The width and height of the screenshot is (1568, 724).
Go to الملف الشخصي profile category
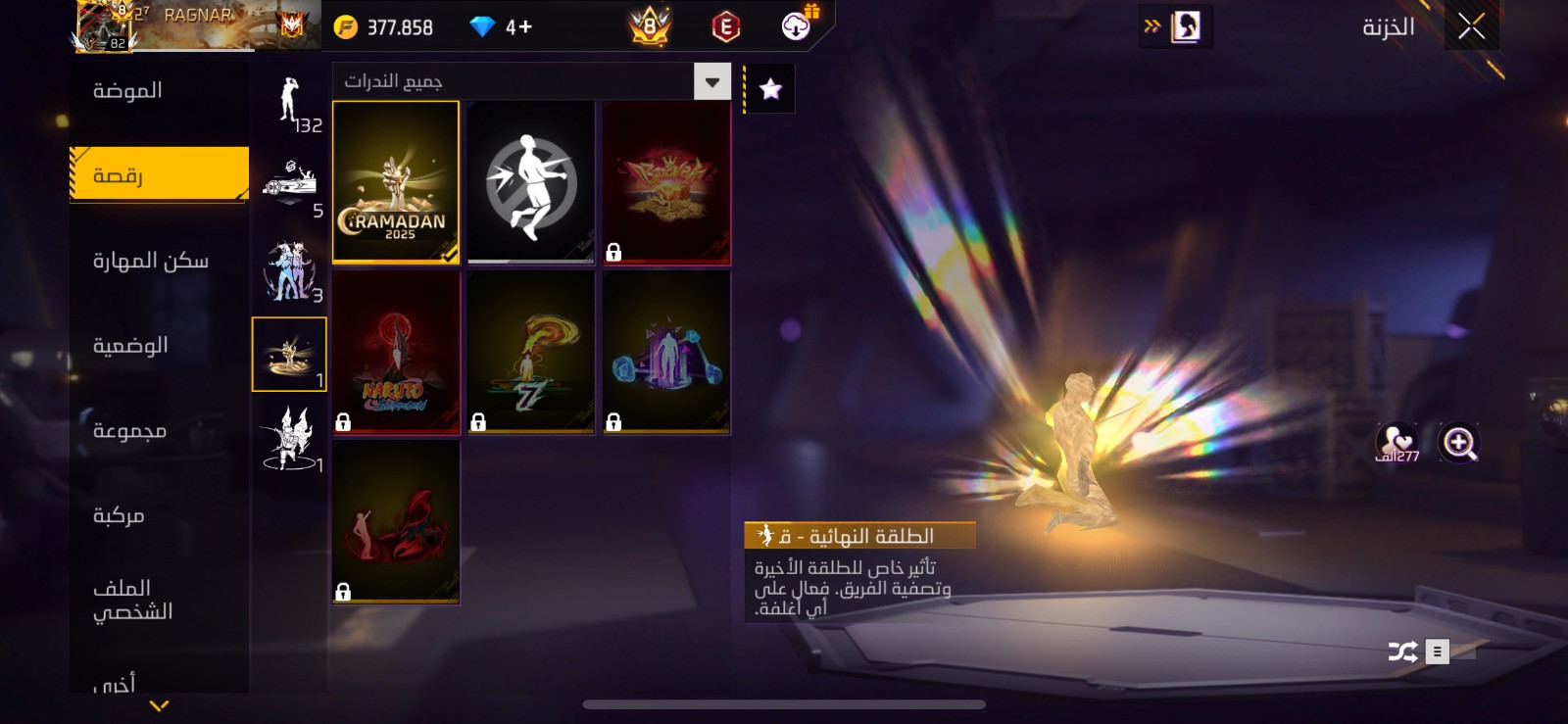[x=132, y=600]
